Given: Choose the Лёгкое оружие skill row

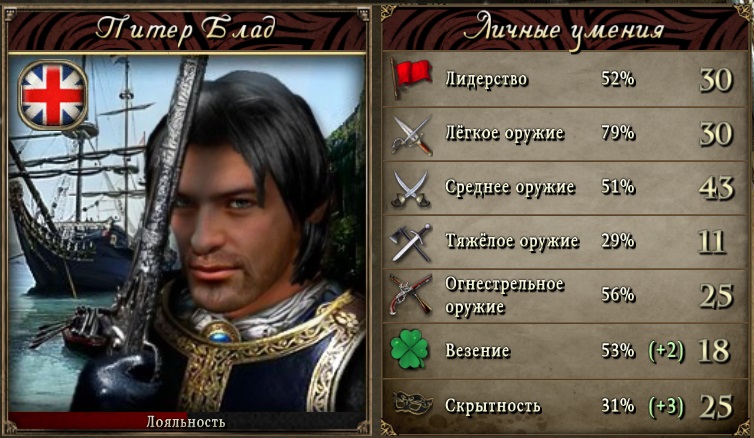Looking at the screenshot, I should coord(566,133).
